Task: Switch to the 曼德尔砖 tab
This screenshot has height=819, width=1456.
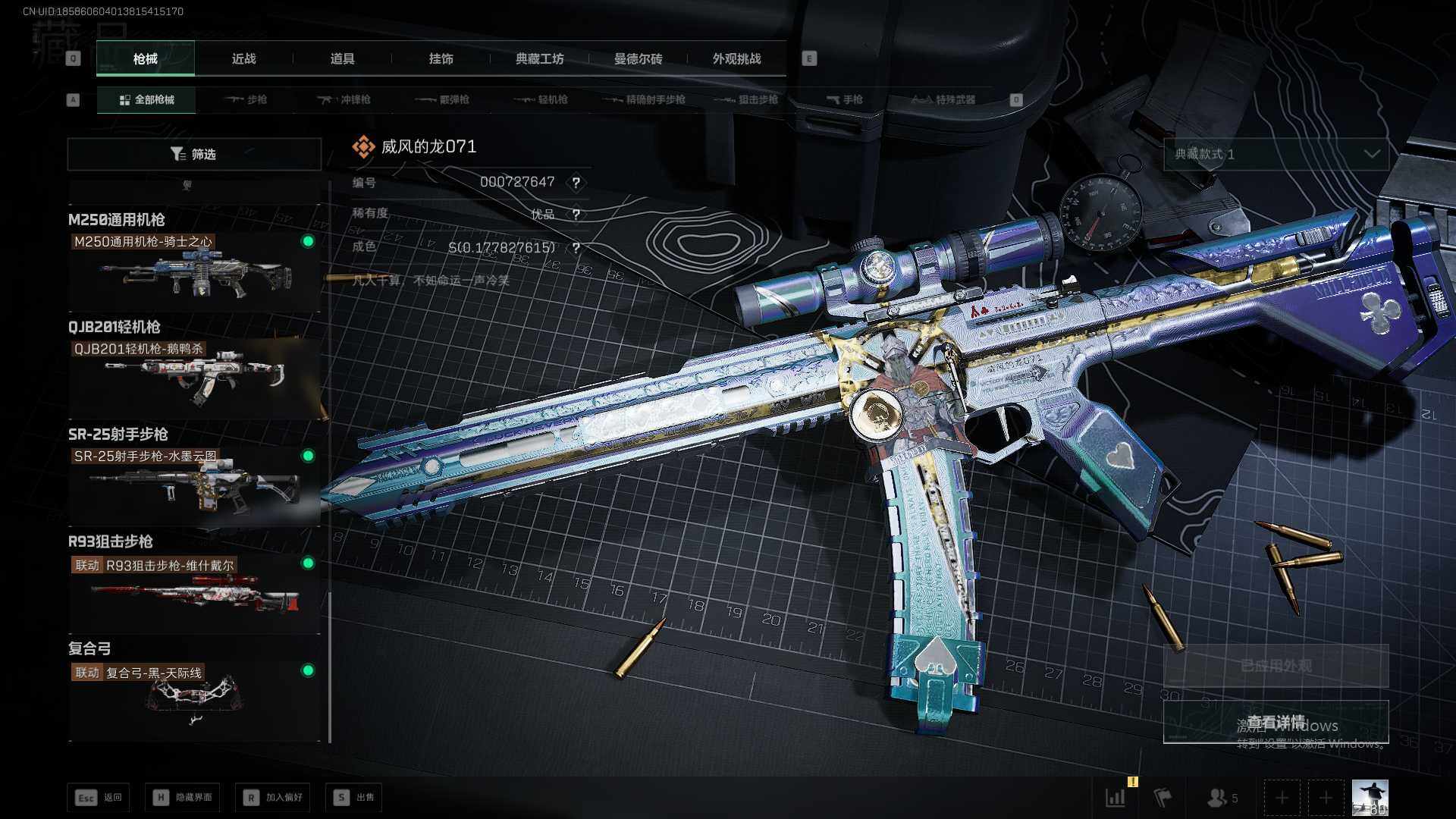Action: (x=638, y=58)
